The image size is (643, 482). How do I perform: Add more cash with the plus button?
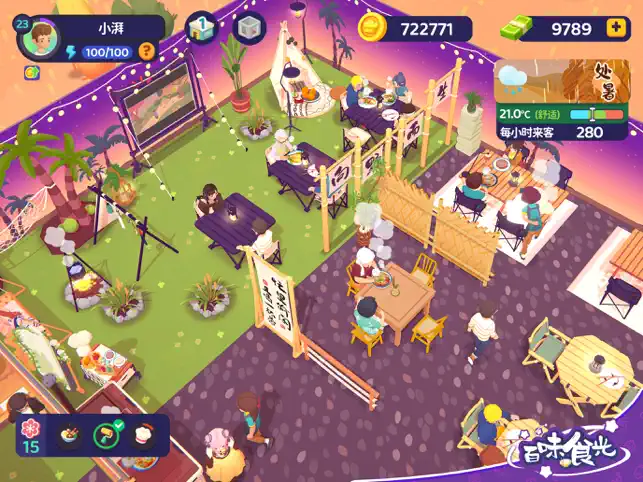[x=614, y=29]
